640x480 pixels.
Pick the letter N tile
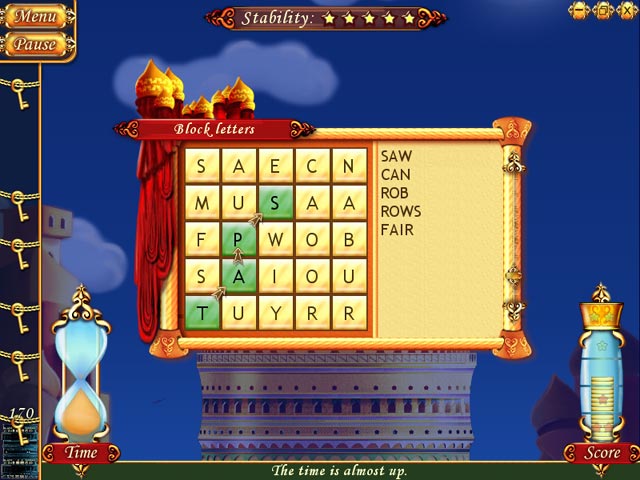click(x=348, y=166)
